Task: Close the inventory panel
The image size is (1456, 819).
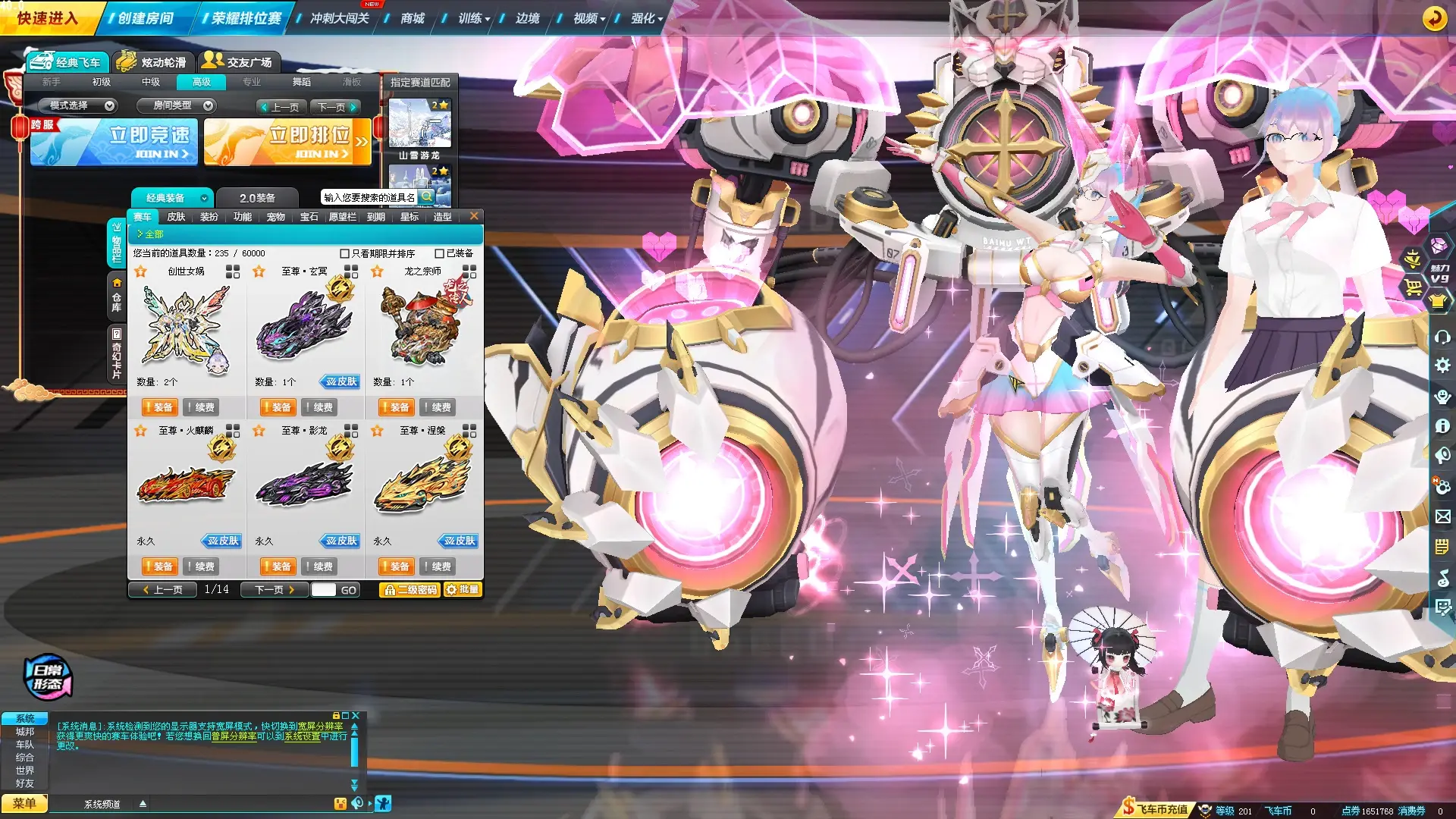Action: click(x=474, y=216)
